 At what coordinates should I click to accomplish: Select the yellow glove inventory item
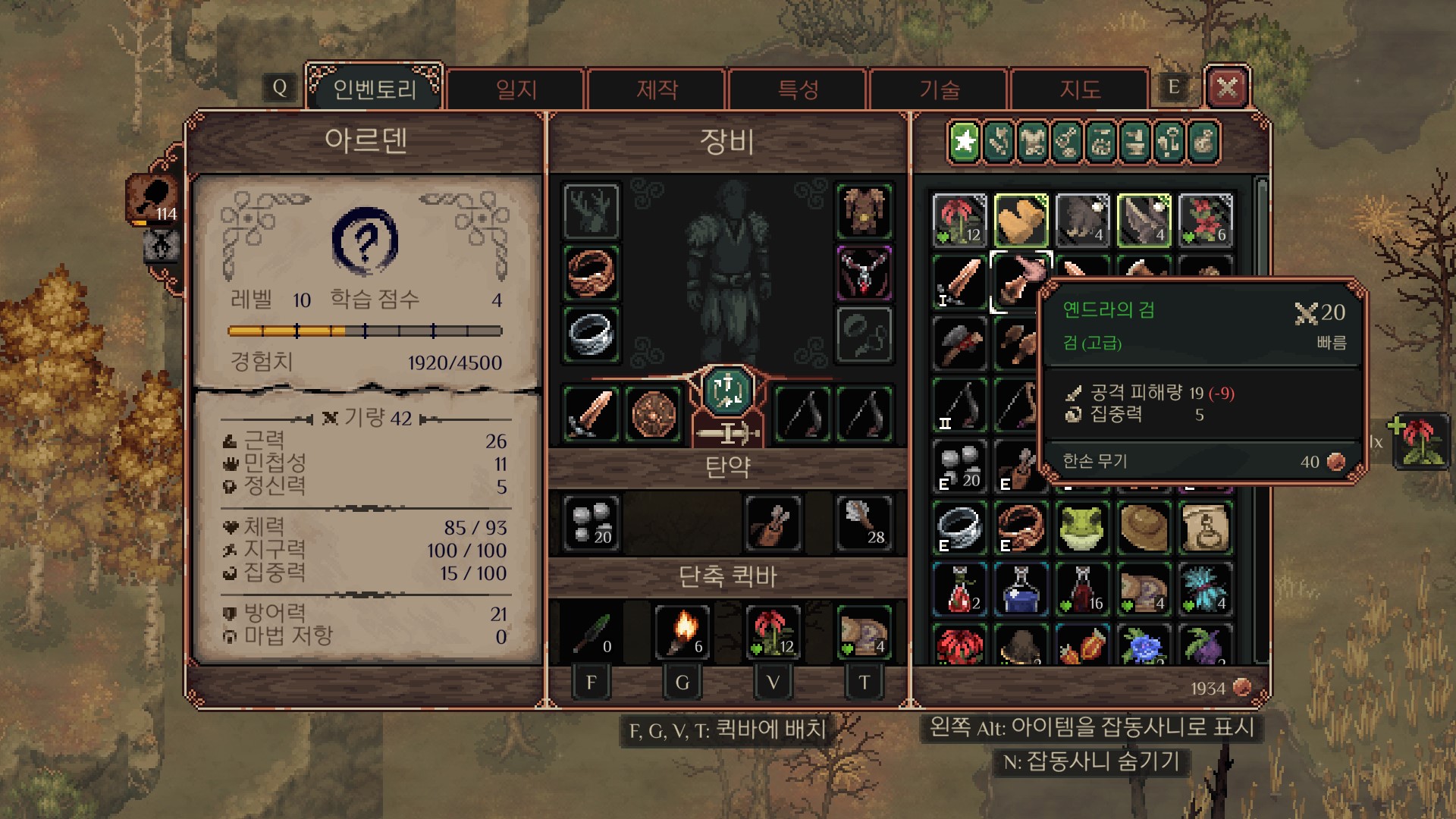point(1021,220)
